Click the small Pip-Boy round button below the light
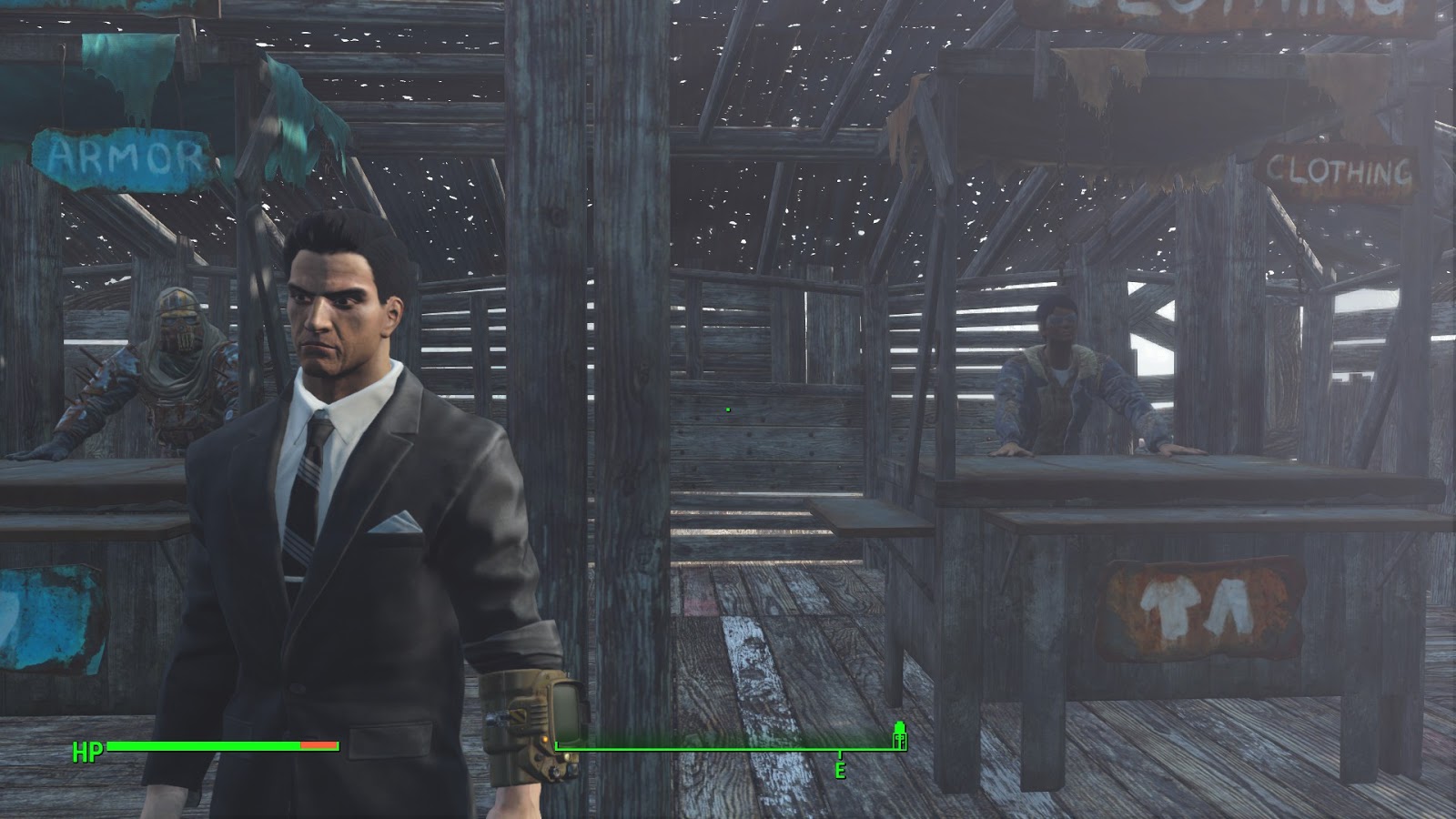Screen dimensions: 1456x819 (x=537, y=757)
